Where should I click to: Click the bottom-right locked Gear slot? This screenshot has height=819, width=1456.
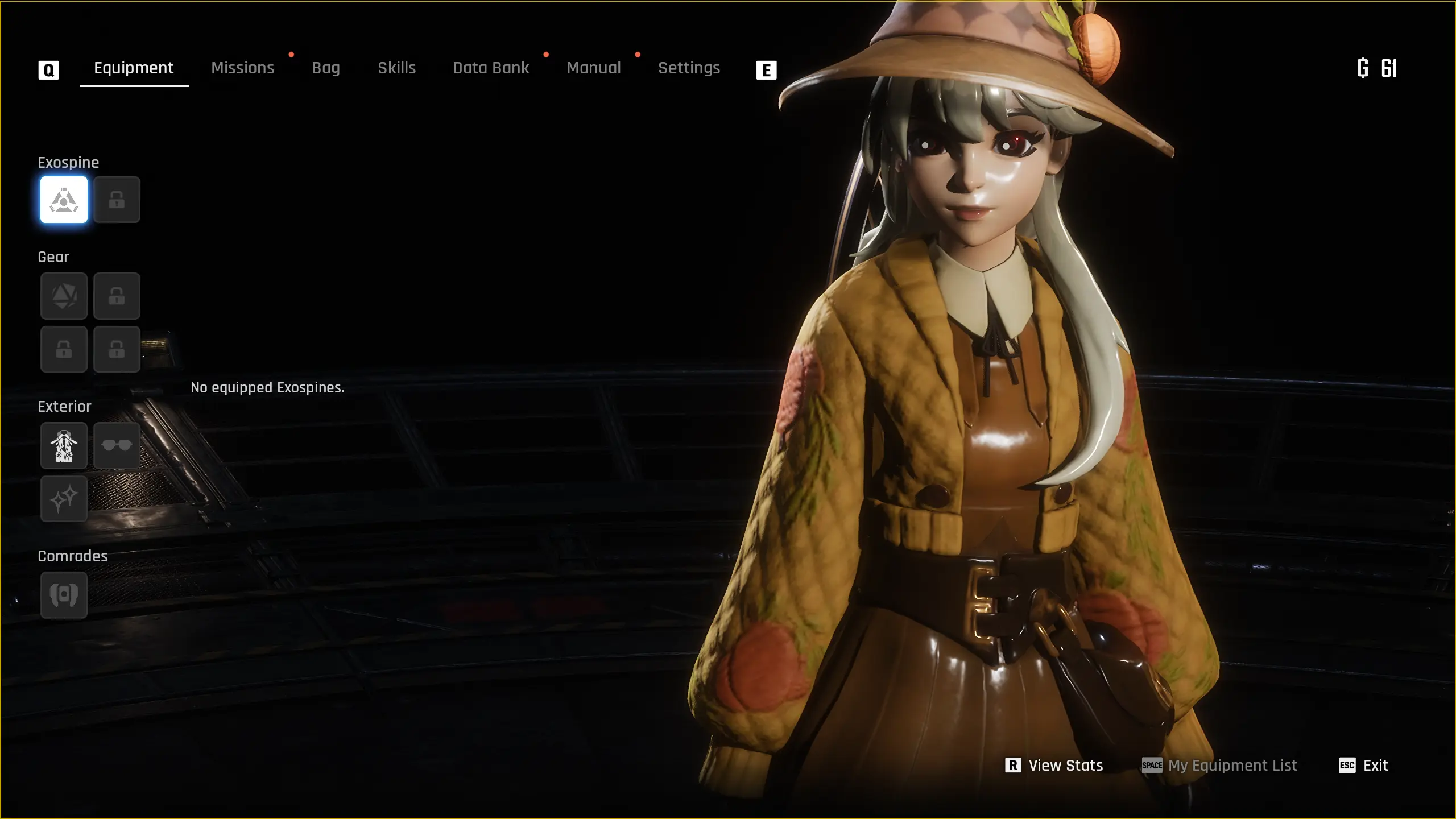(117, 349)
